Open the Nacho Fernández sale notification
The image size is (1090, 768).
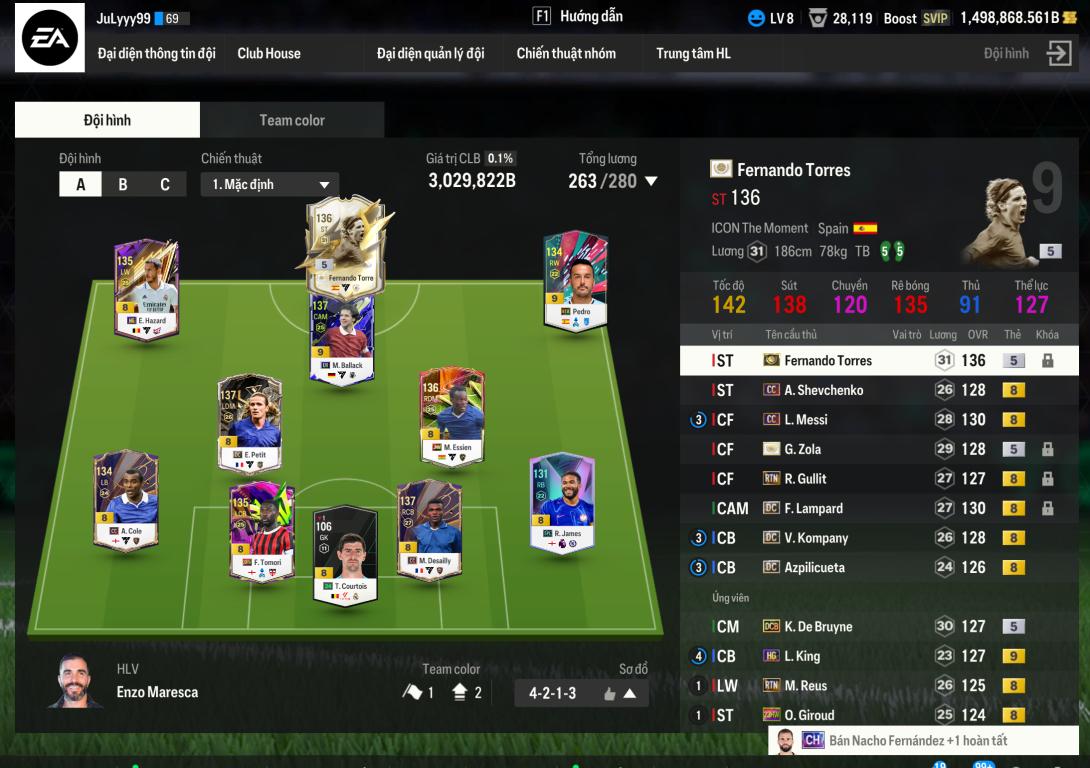917,741
